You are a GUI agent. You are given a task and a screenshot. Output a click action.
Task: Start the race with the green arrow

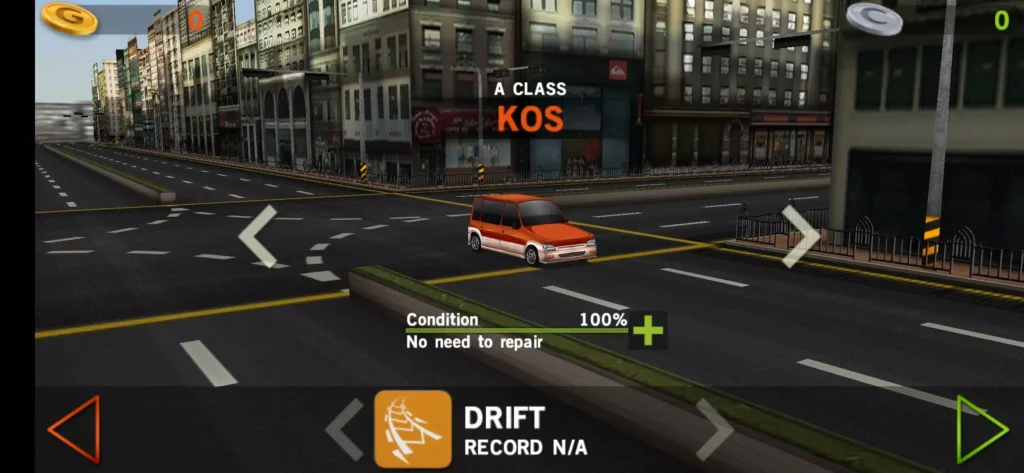pos(981,429)
